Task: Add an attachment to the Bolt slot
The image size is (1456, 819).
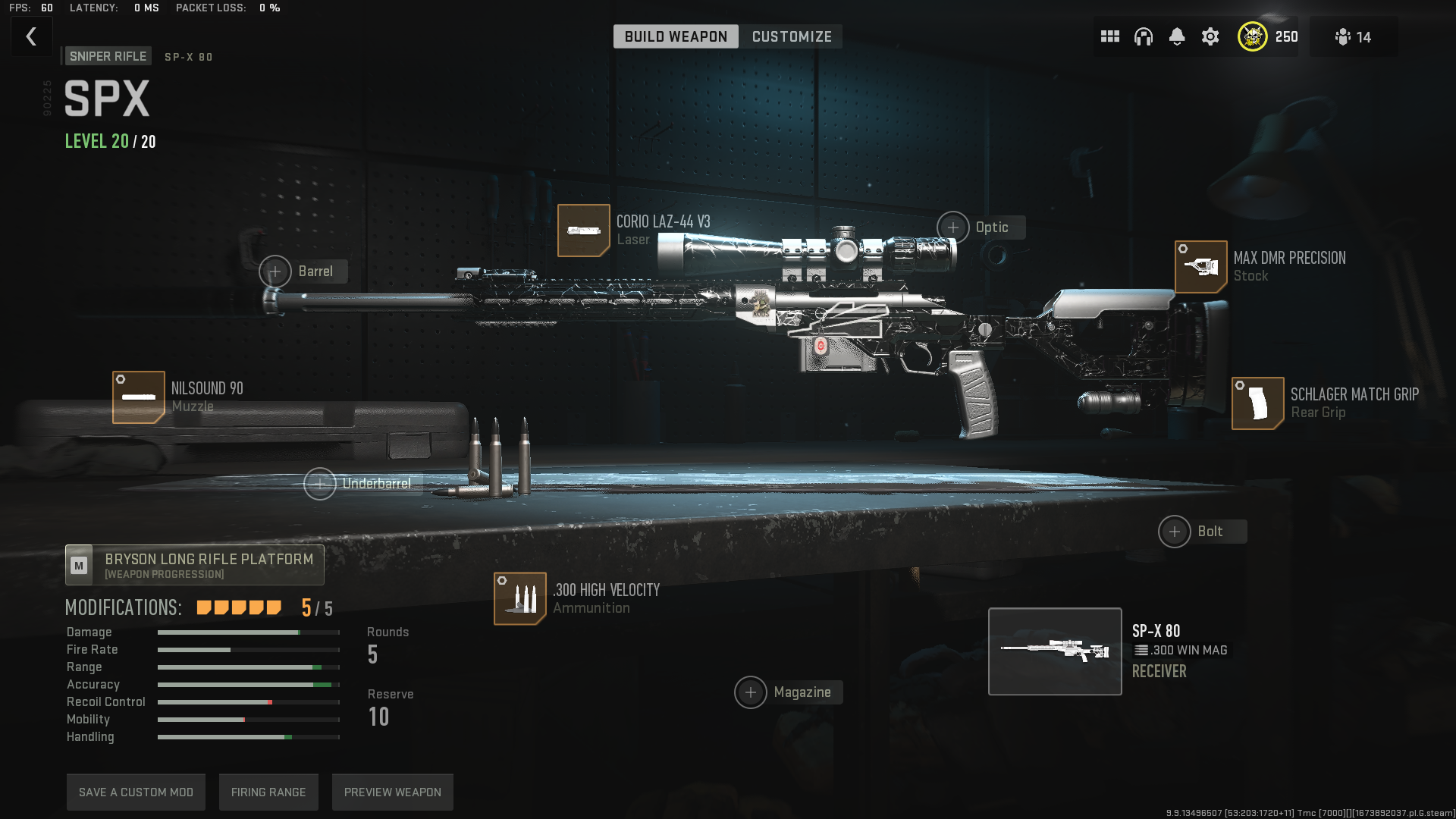Action: click(x=1175, y=532)
